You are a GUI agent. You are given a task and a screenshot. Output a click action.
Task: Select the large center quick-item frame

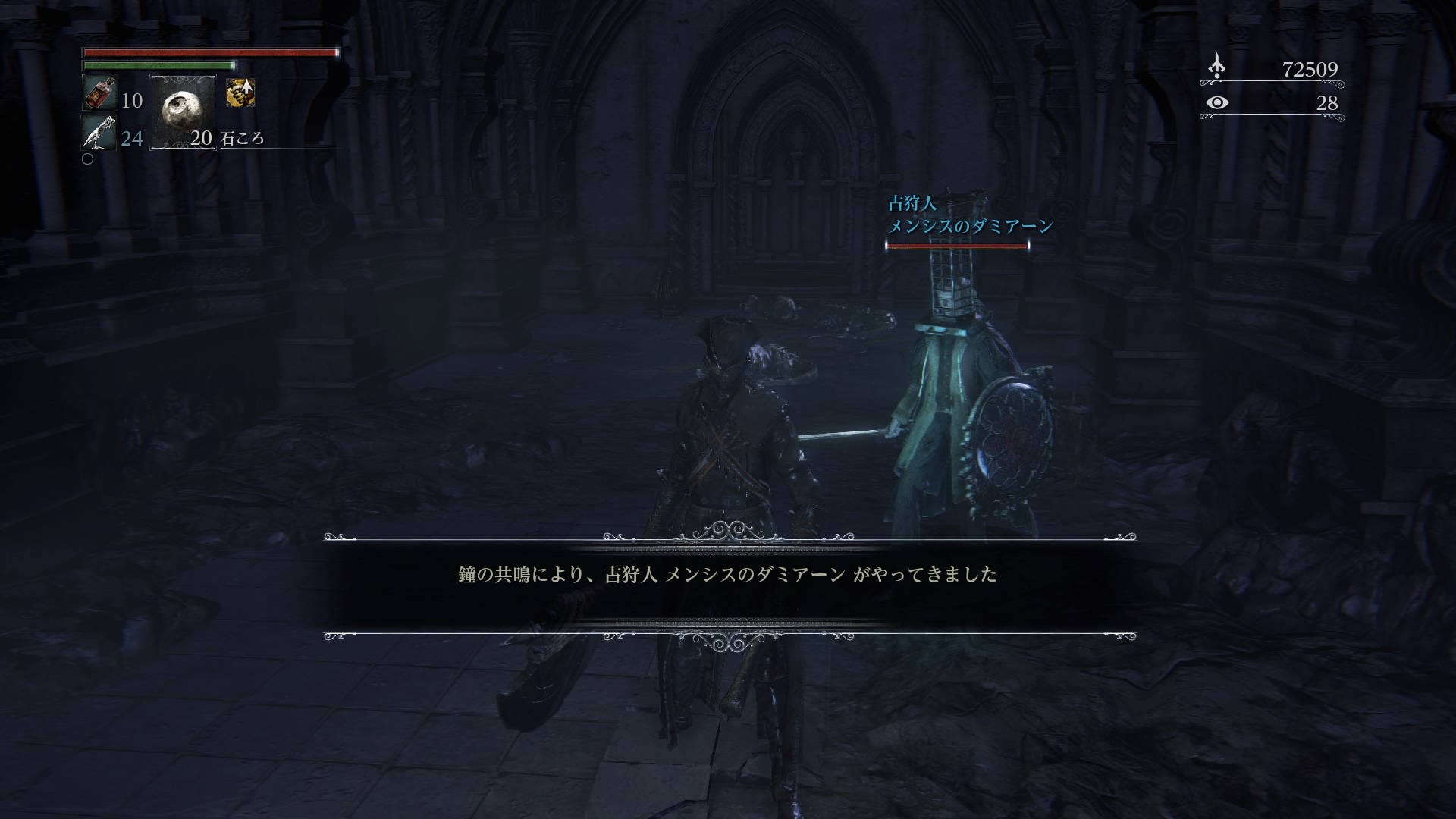184,112
